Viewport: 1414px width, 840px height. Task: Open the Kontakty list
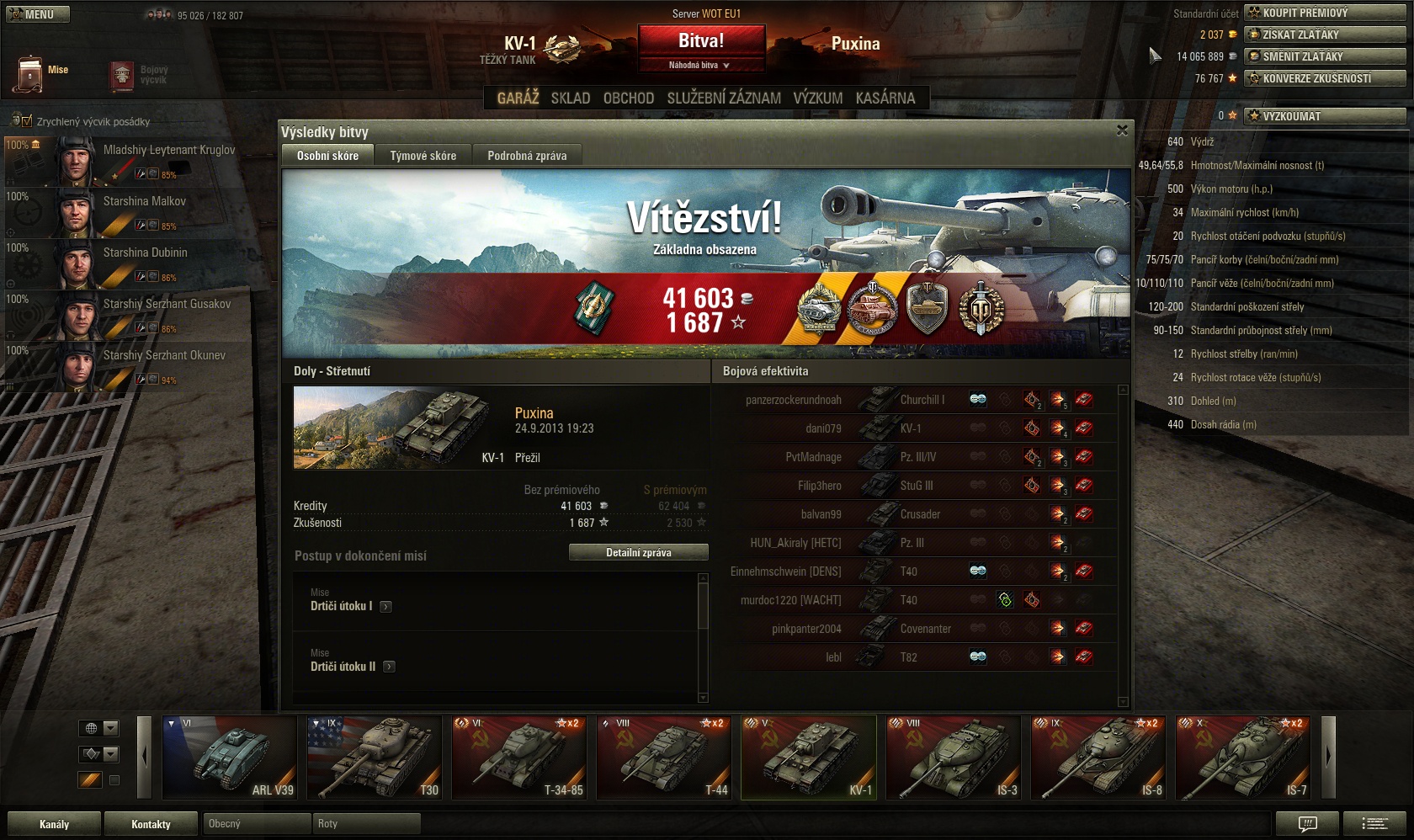point(151,824)
